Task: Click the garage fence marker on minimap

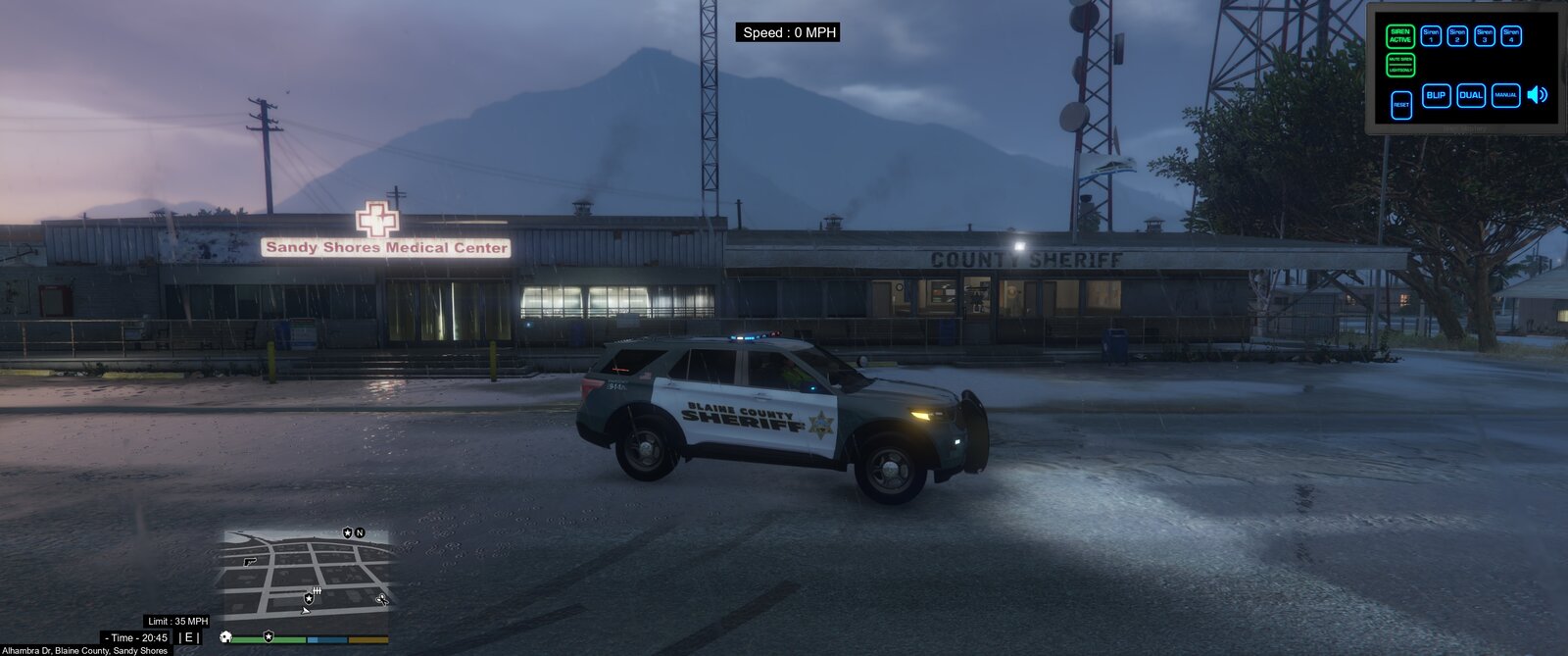Action: (317, 590)
